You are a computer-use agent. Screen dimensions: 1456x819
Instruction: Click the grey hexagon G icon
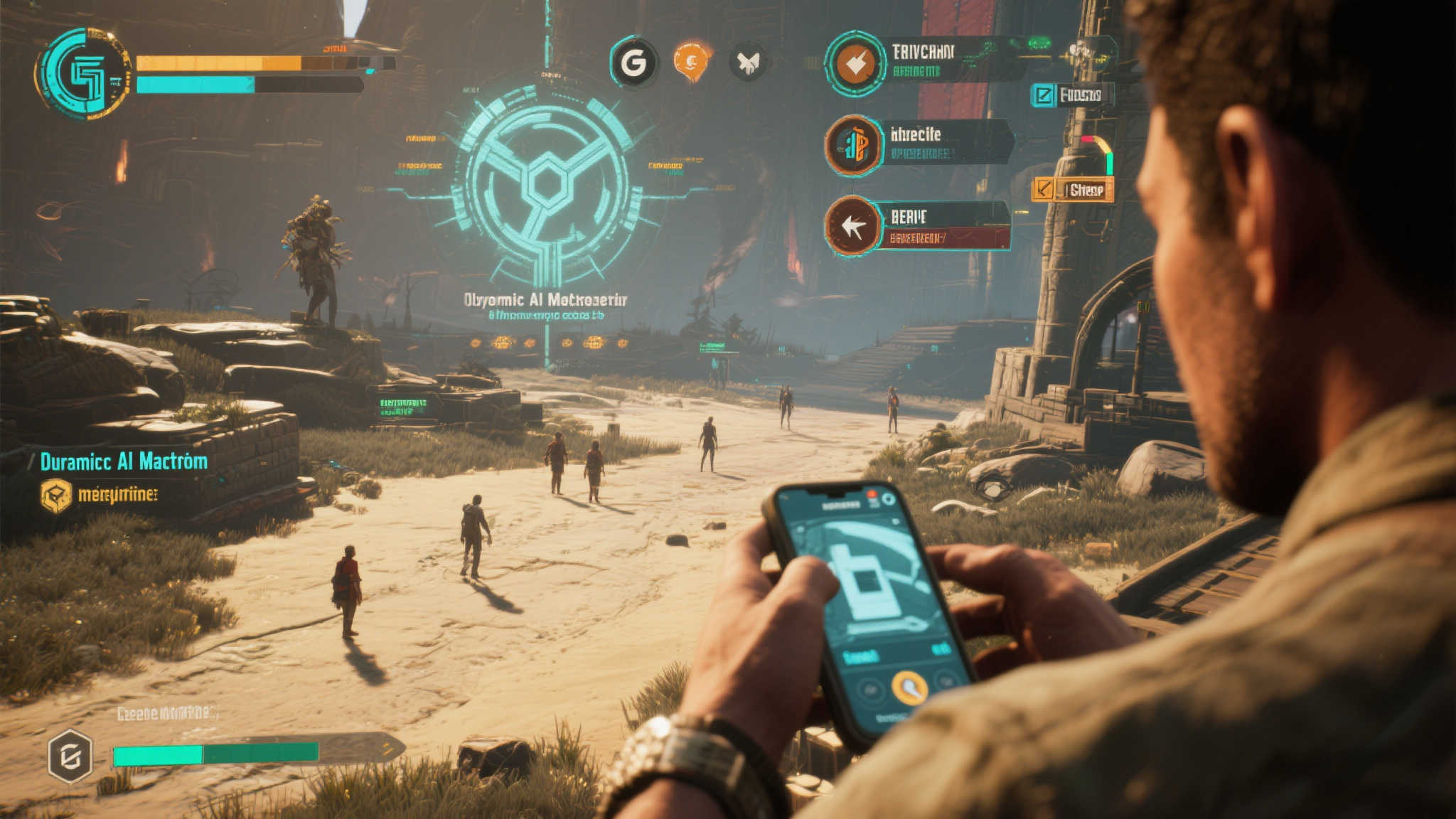click(x=70, y=757)
